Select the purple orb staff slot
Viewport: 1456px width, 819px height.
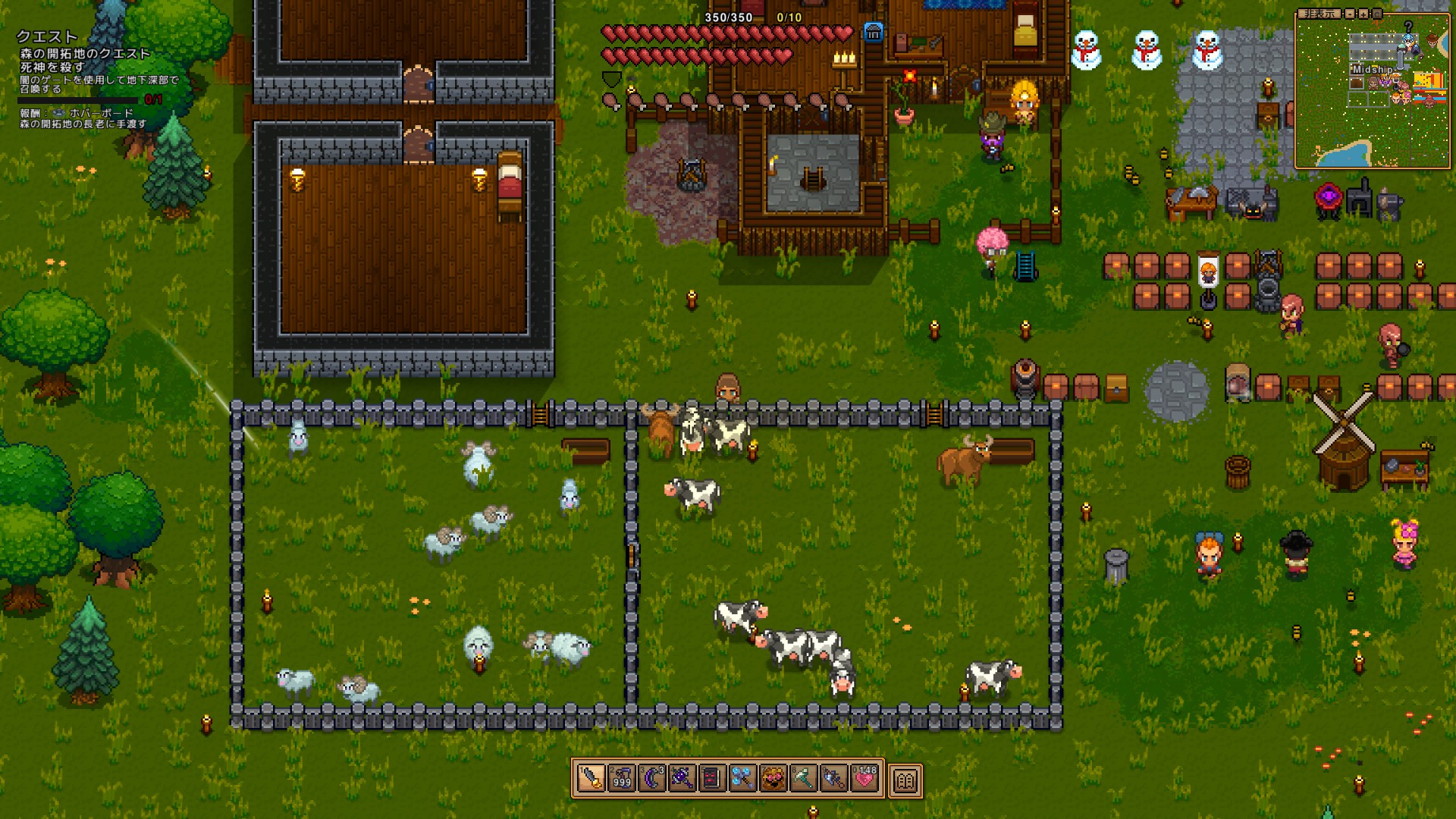coord(682,778)
